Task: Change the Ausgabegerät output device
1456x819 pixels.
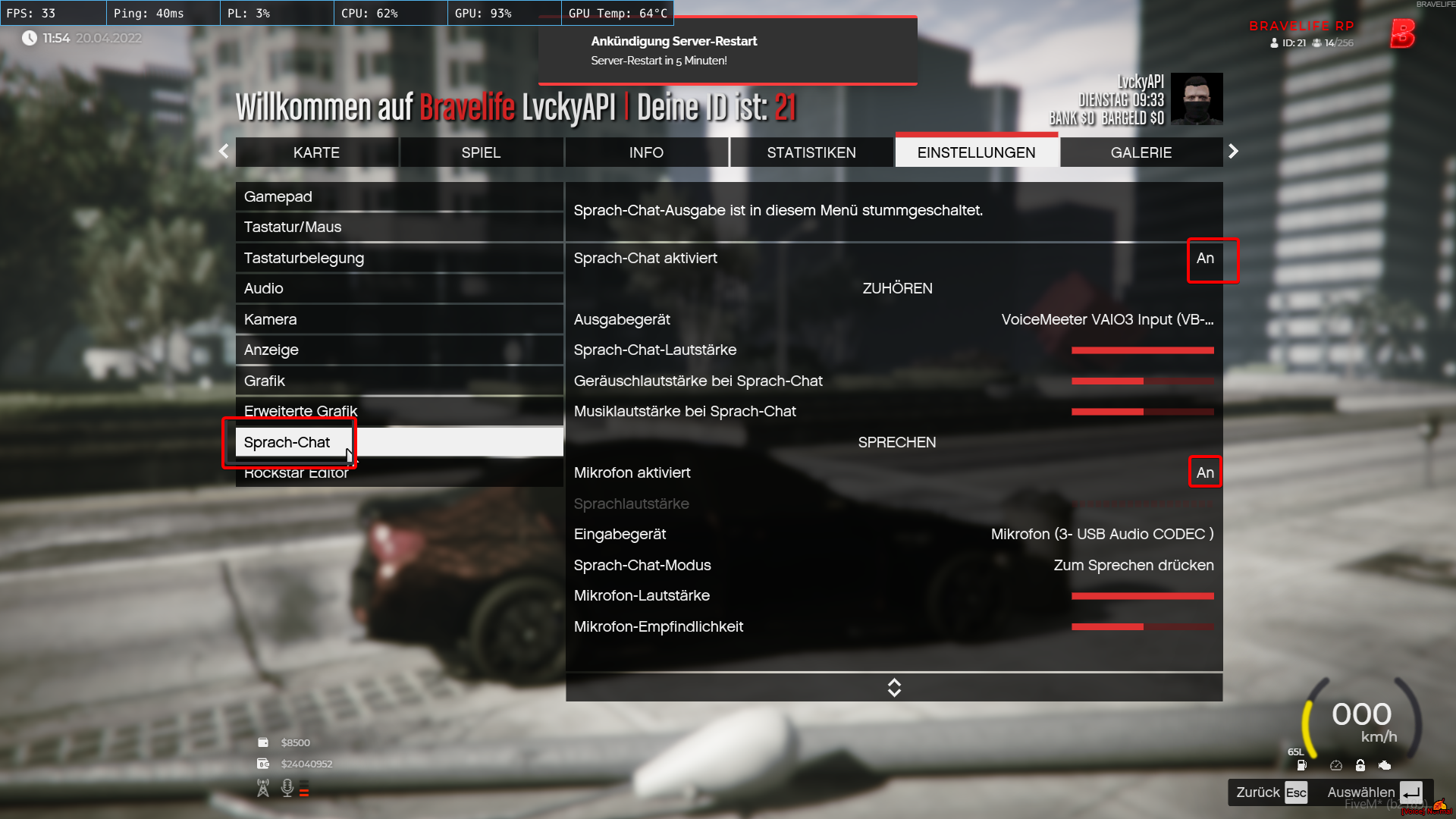Action: click(x=1106, y=319)
